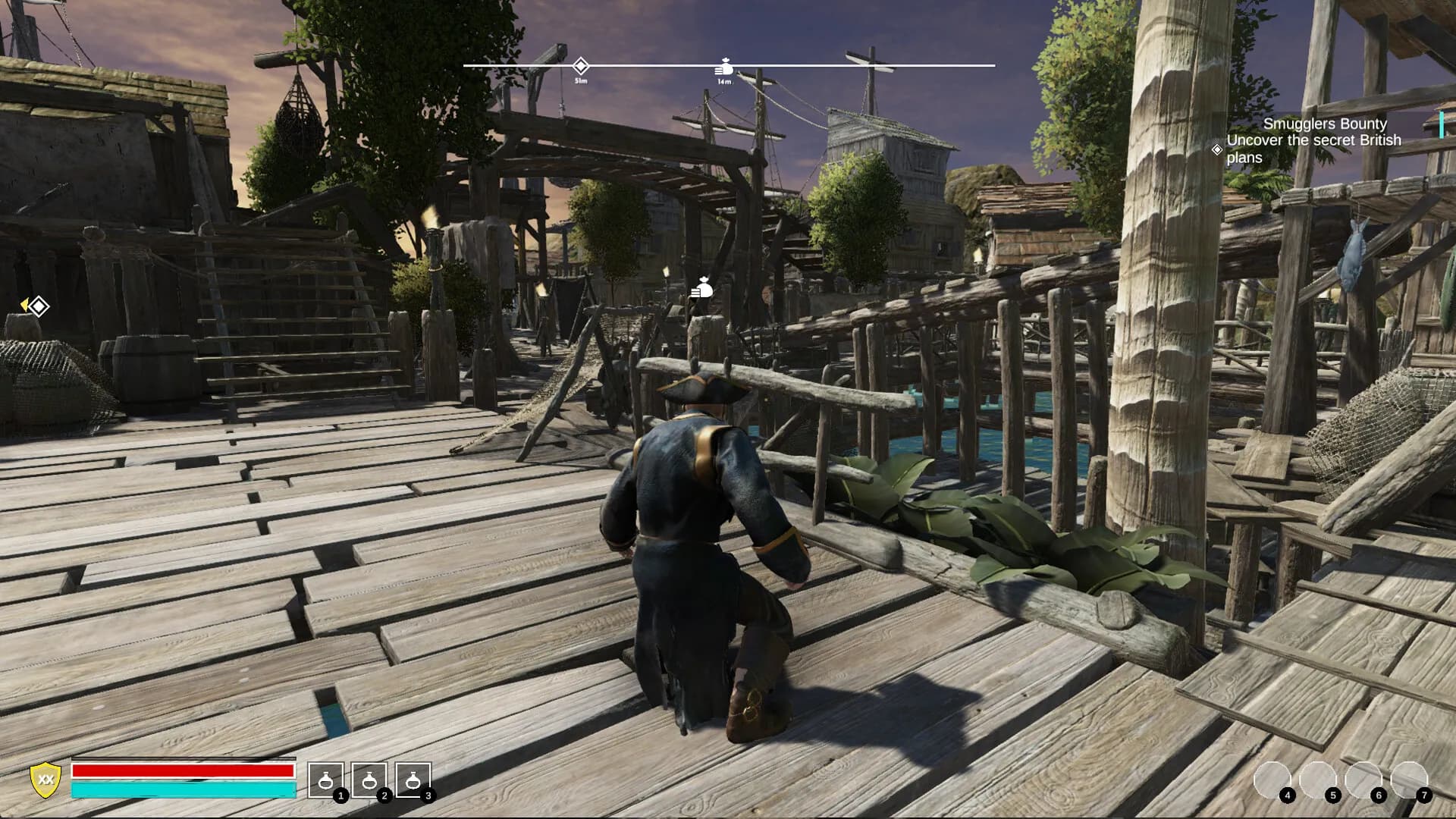Viewport: 1456px width, 819px height.
Task: Select the potion flask in hotbar slot 1
Action: (326, 780)
